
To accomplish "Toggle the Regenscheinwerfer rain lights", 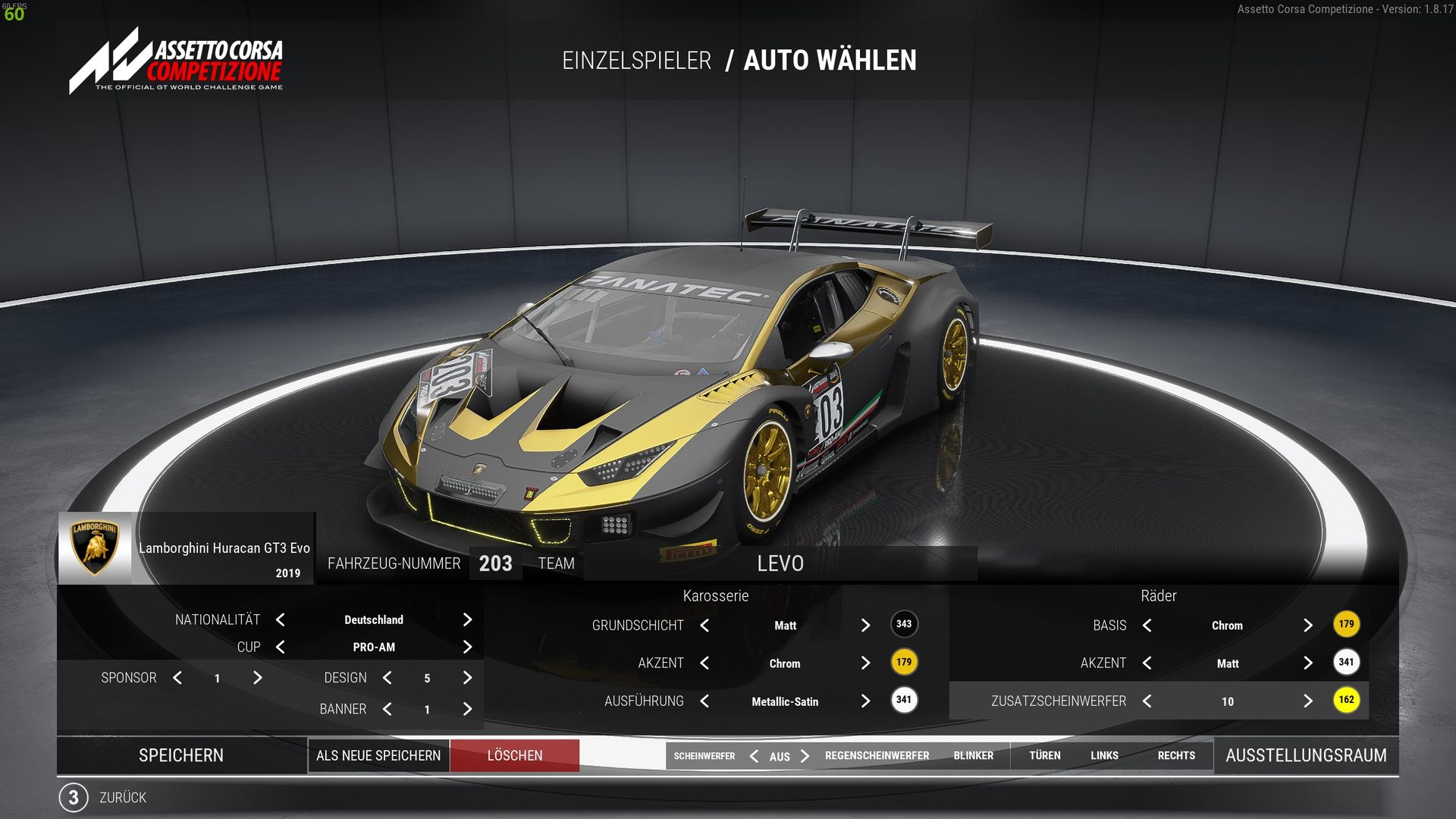I will 877,756.
